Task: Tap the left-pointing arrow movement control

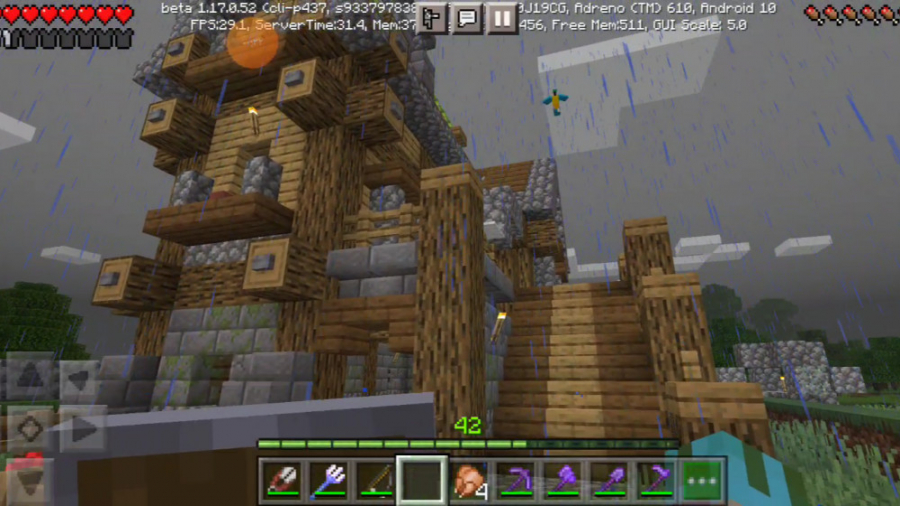Action: 80,378
